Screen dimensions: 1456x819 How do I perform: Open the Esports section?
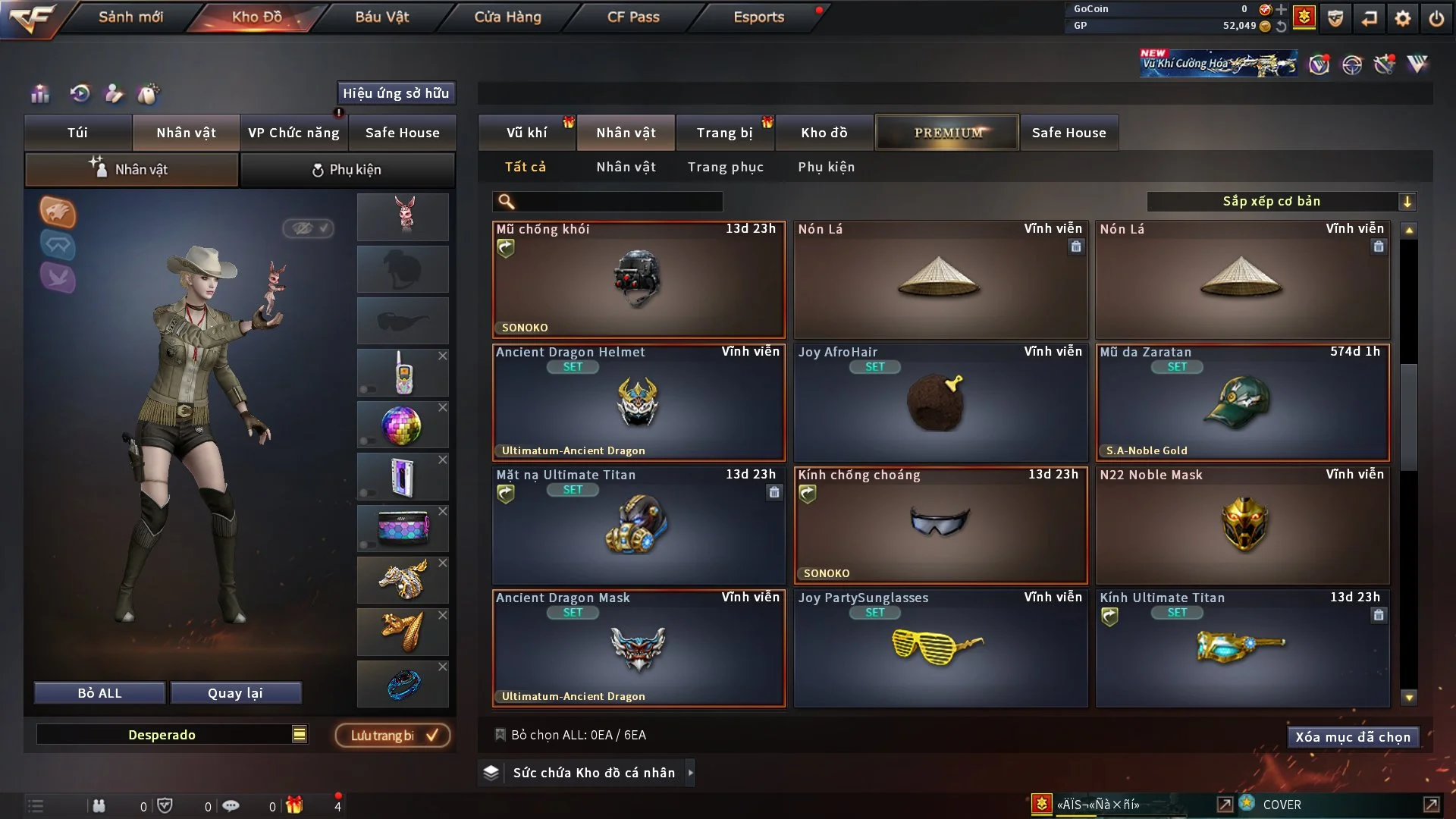point(758,17)
